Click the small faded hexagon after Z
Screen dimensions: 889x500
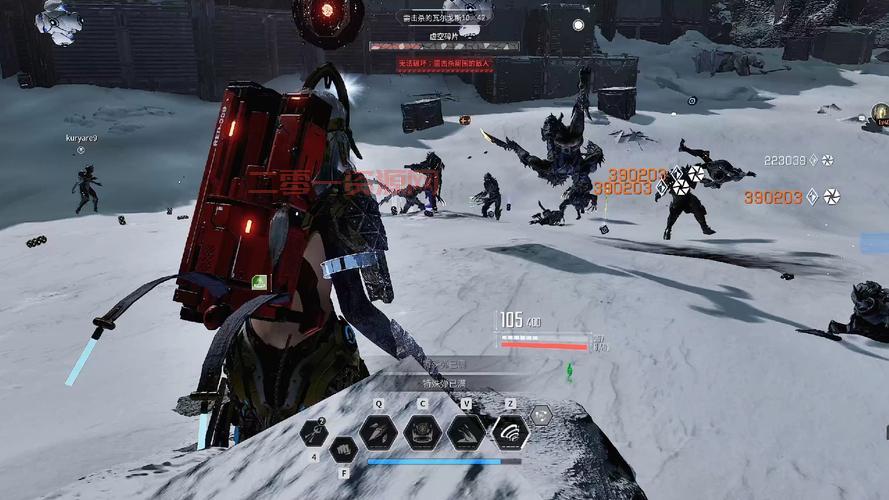[x=540, y=415]
